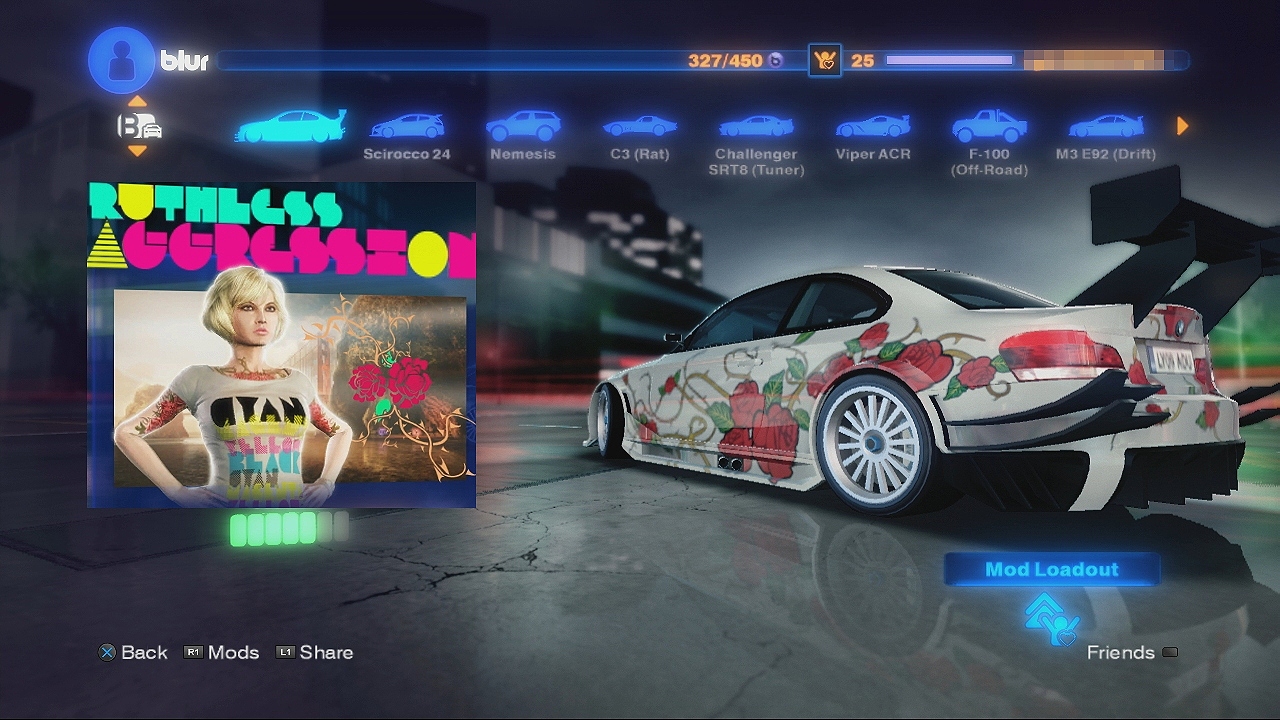1280x720 pixels.
Task: Open the Mod Loadout panel
Action: 1052,569
